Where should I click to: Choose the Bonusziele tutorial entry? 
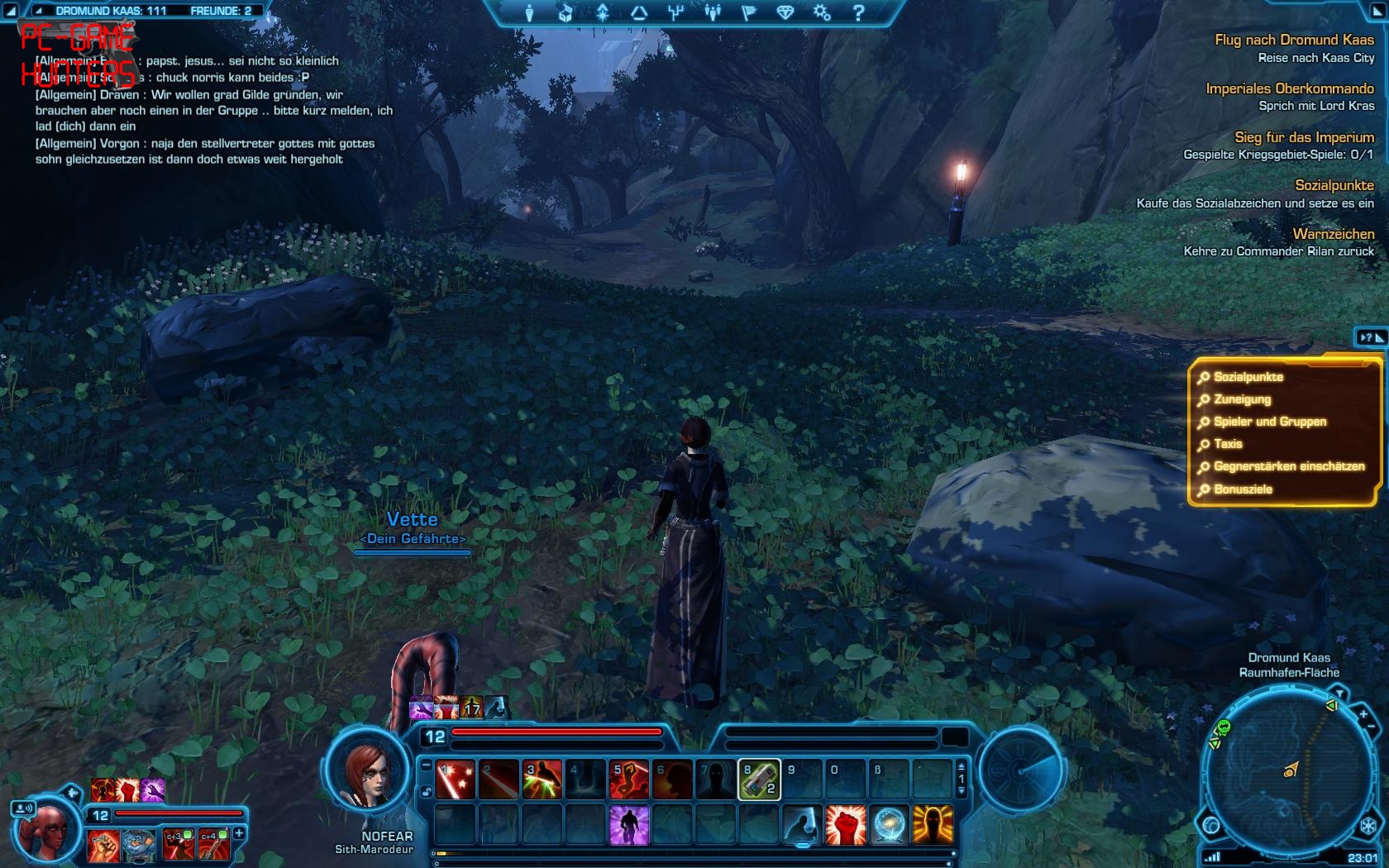1243,489
